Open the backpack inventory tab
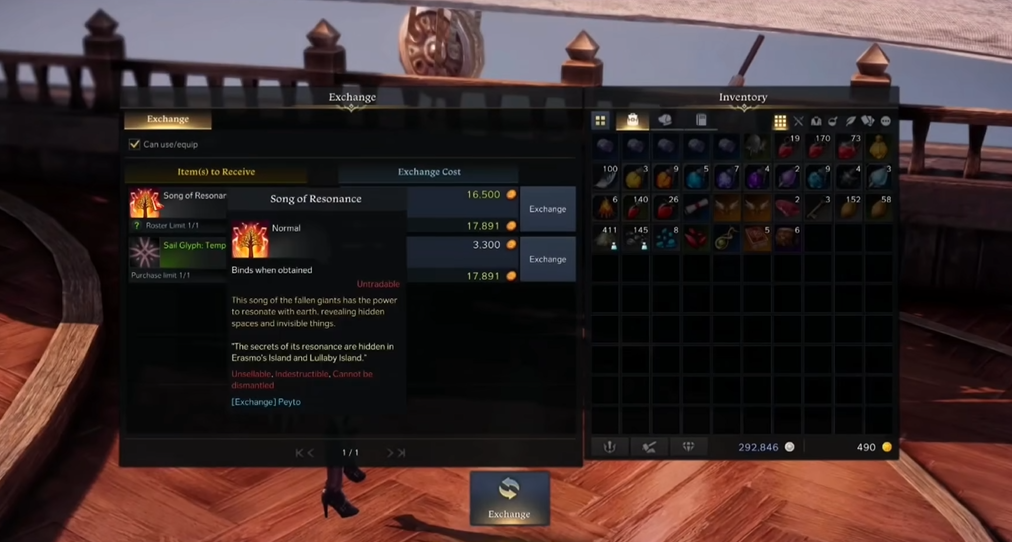Viewport: 1012px width, 542px height. coord(632,121)
